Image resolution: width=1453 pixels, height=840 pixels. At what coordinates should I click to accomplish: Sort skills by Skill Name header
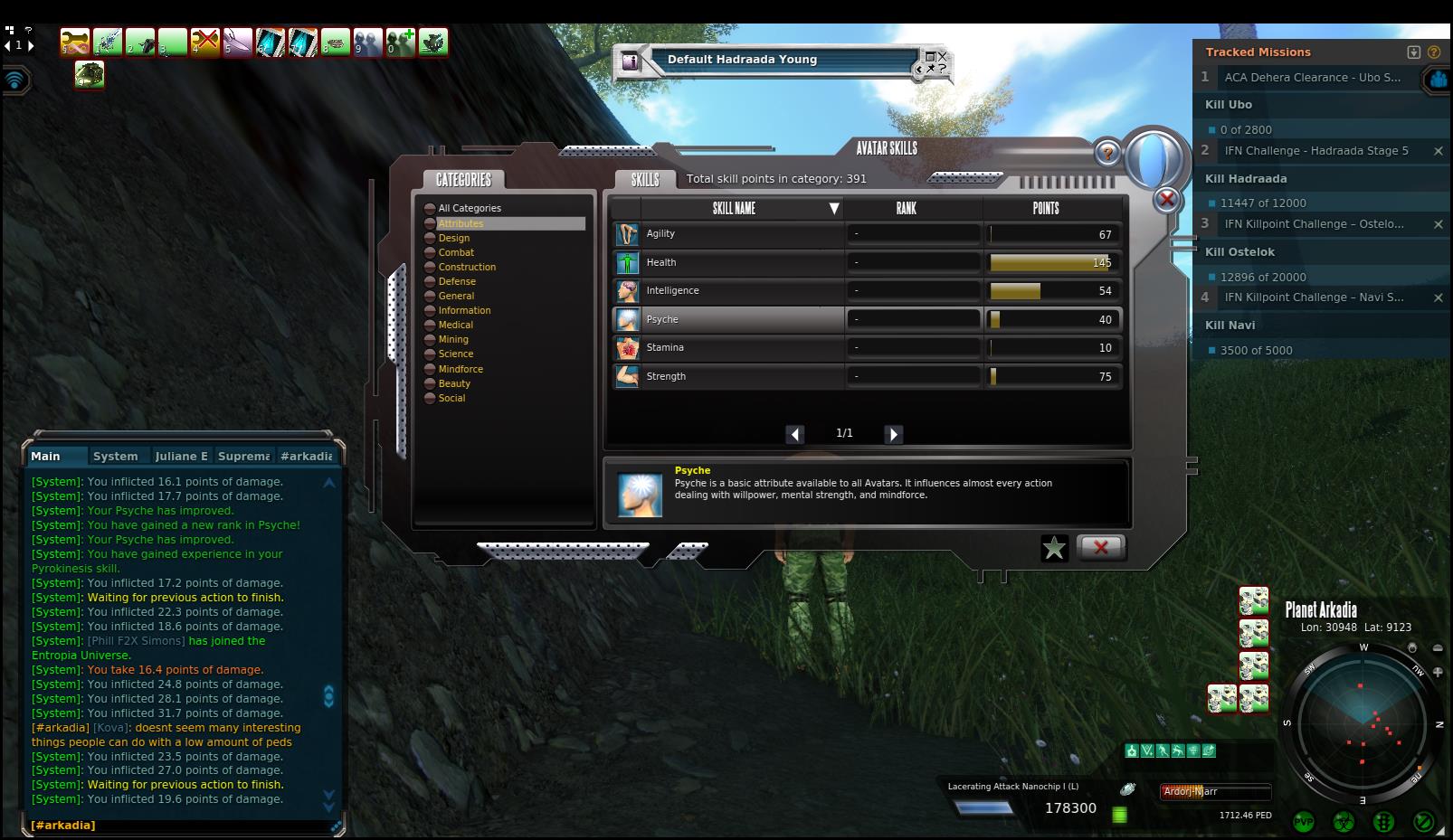coord(734,208)
